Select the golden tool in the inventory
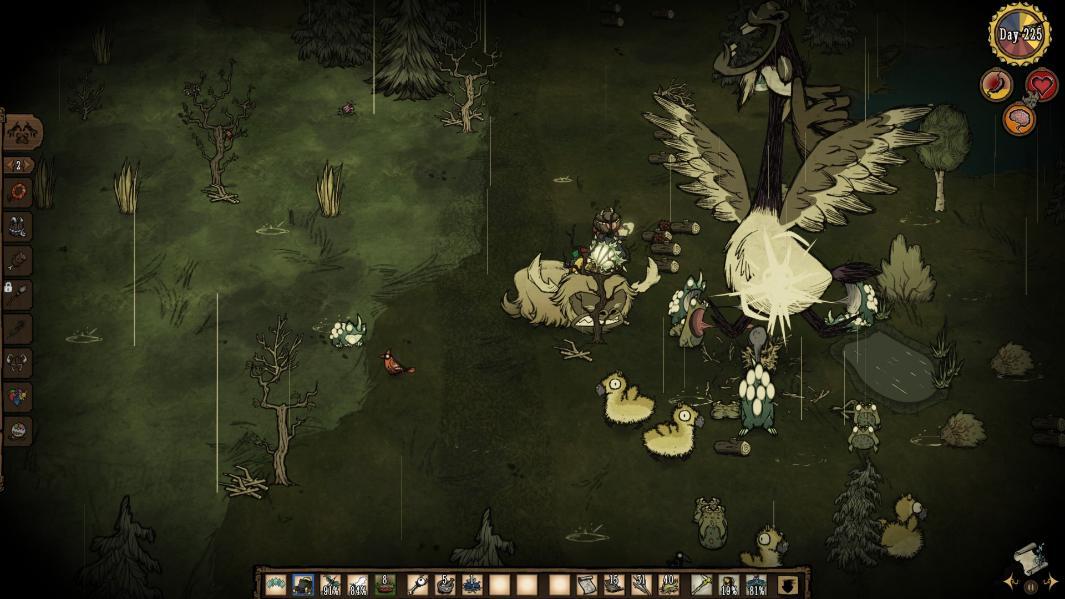1065x599 pixels. click(703, 585)
